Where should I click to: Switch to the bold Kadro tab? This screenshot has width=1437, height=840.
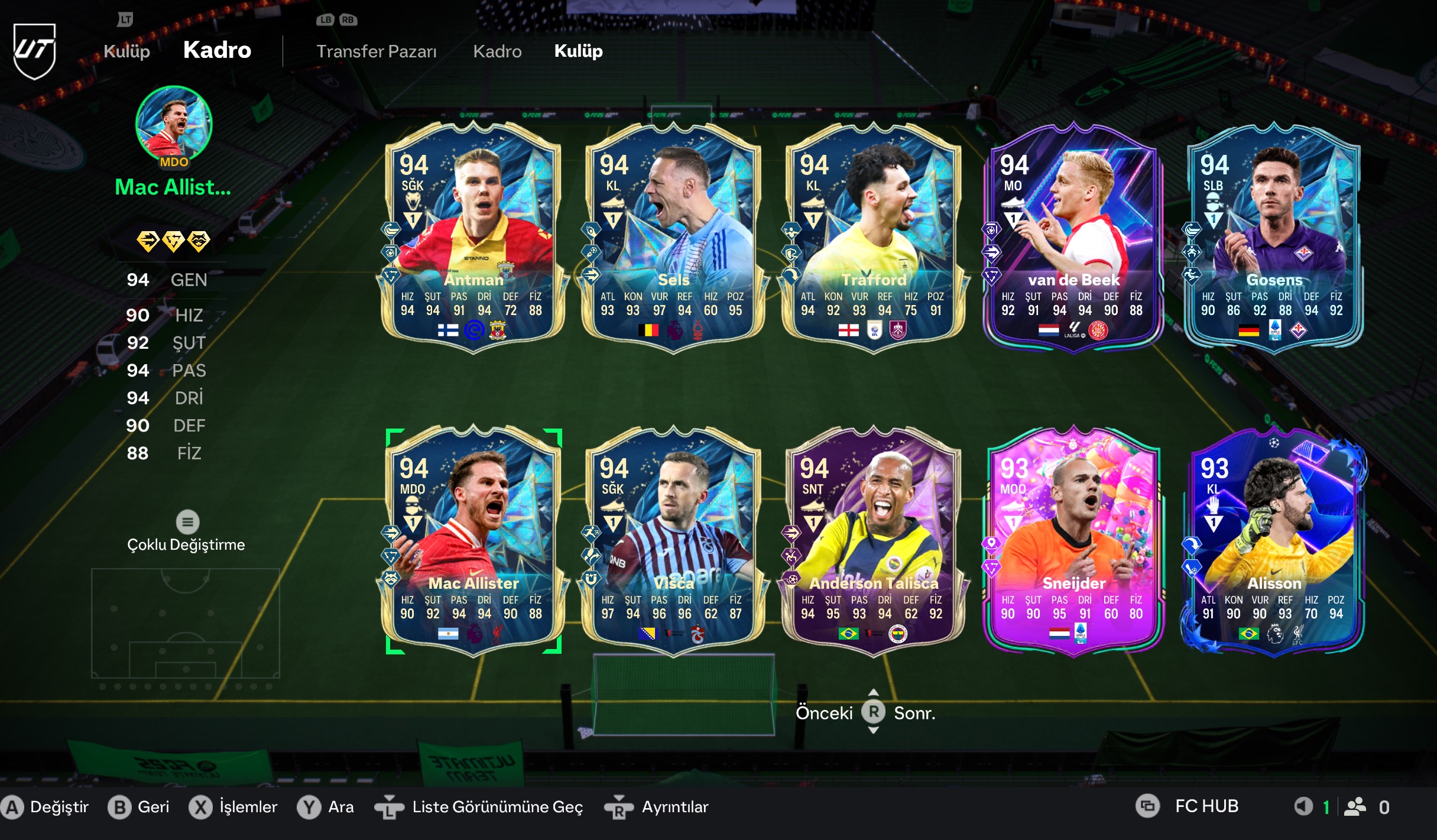point(217,50)
